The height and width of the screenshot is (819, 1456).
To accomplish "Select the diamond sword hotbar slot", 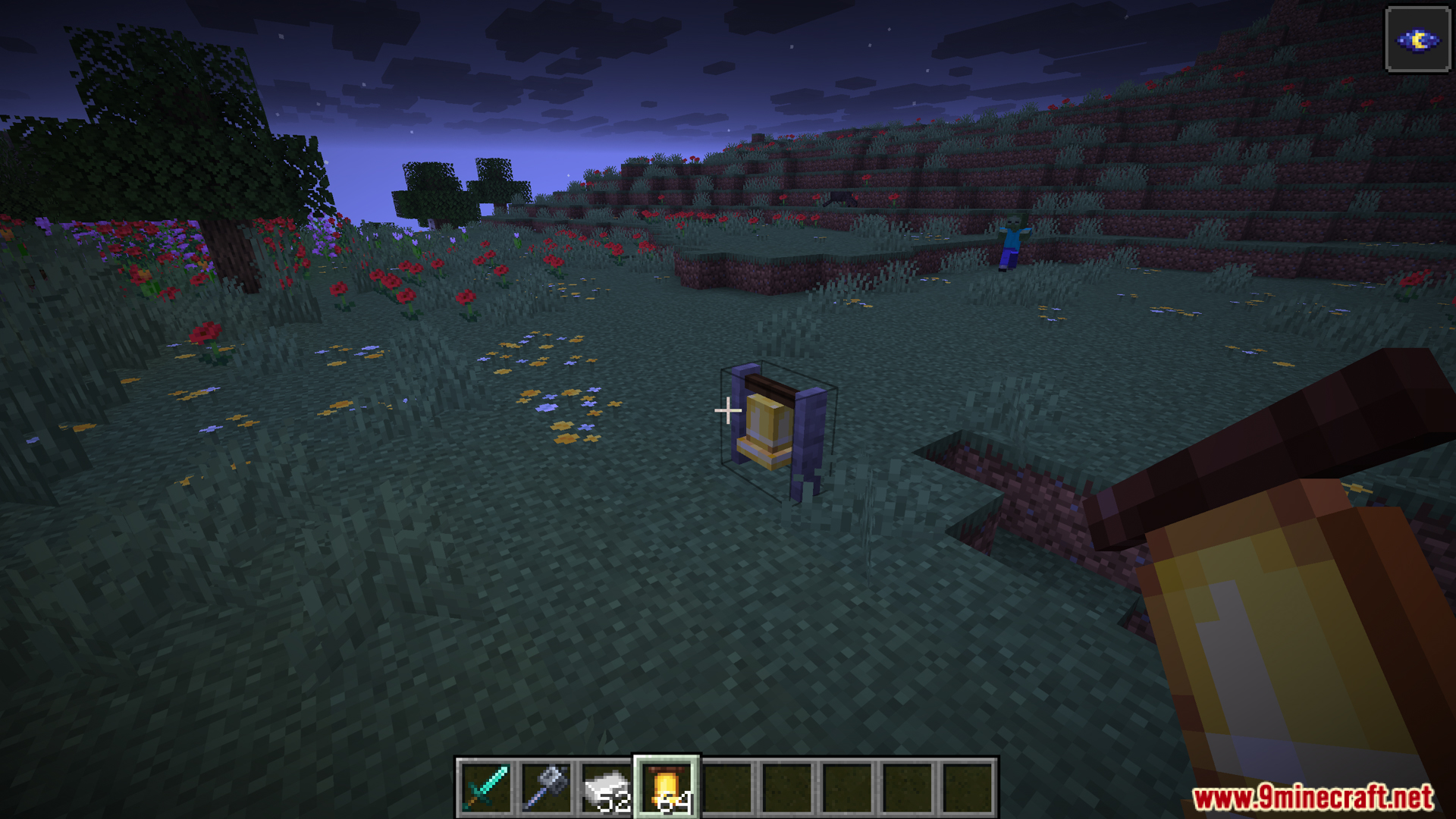I will click(486, 788).
